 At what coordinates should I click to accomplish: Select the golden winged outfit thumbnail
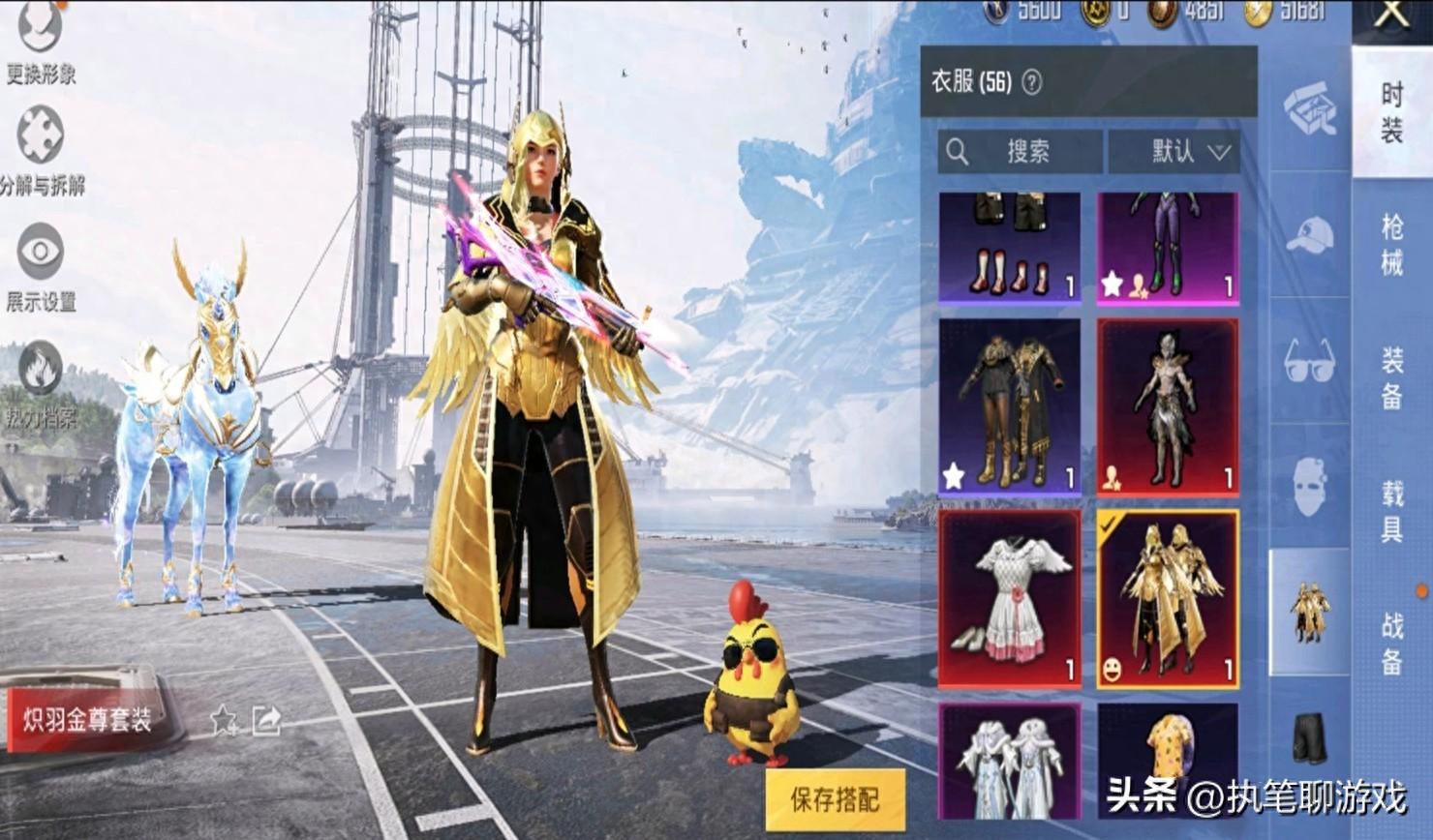click(1168, 599)
